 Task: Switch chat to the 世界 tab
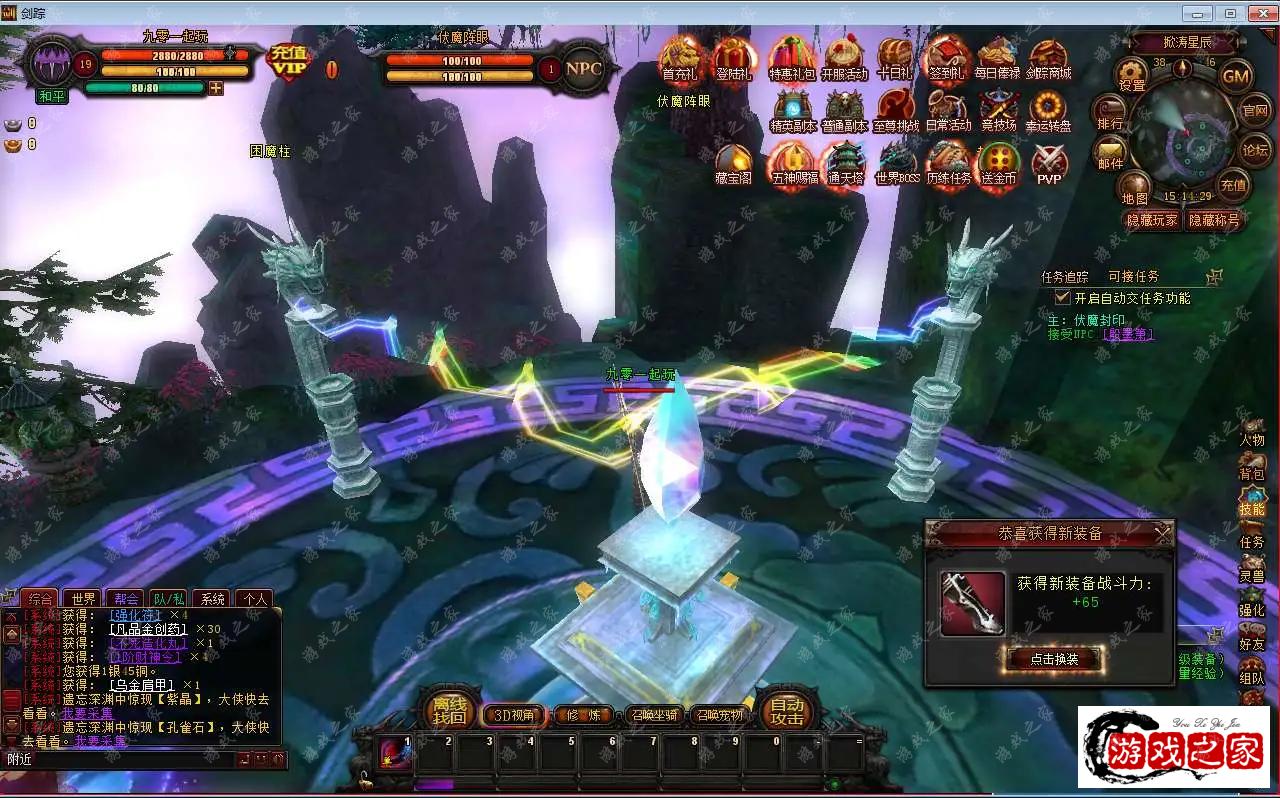pyautogui.click(x=83, y=599)
